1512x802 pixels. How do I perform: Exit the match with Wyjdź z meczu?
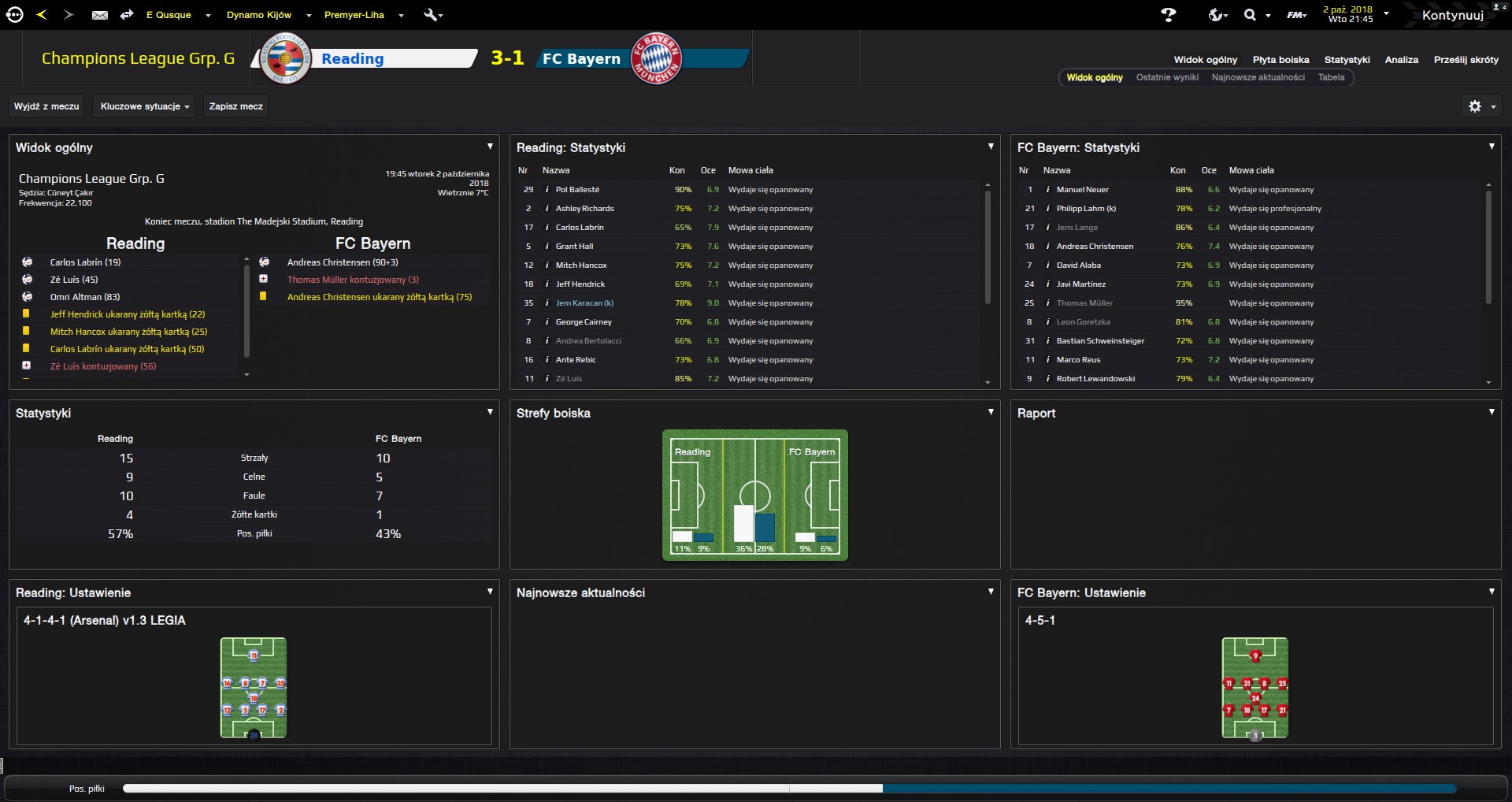point(46,106)
